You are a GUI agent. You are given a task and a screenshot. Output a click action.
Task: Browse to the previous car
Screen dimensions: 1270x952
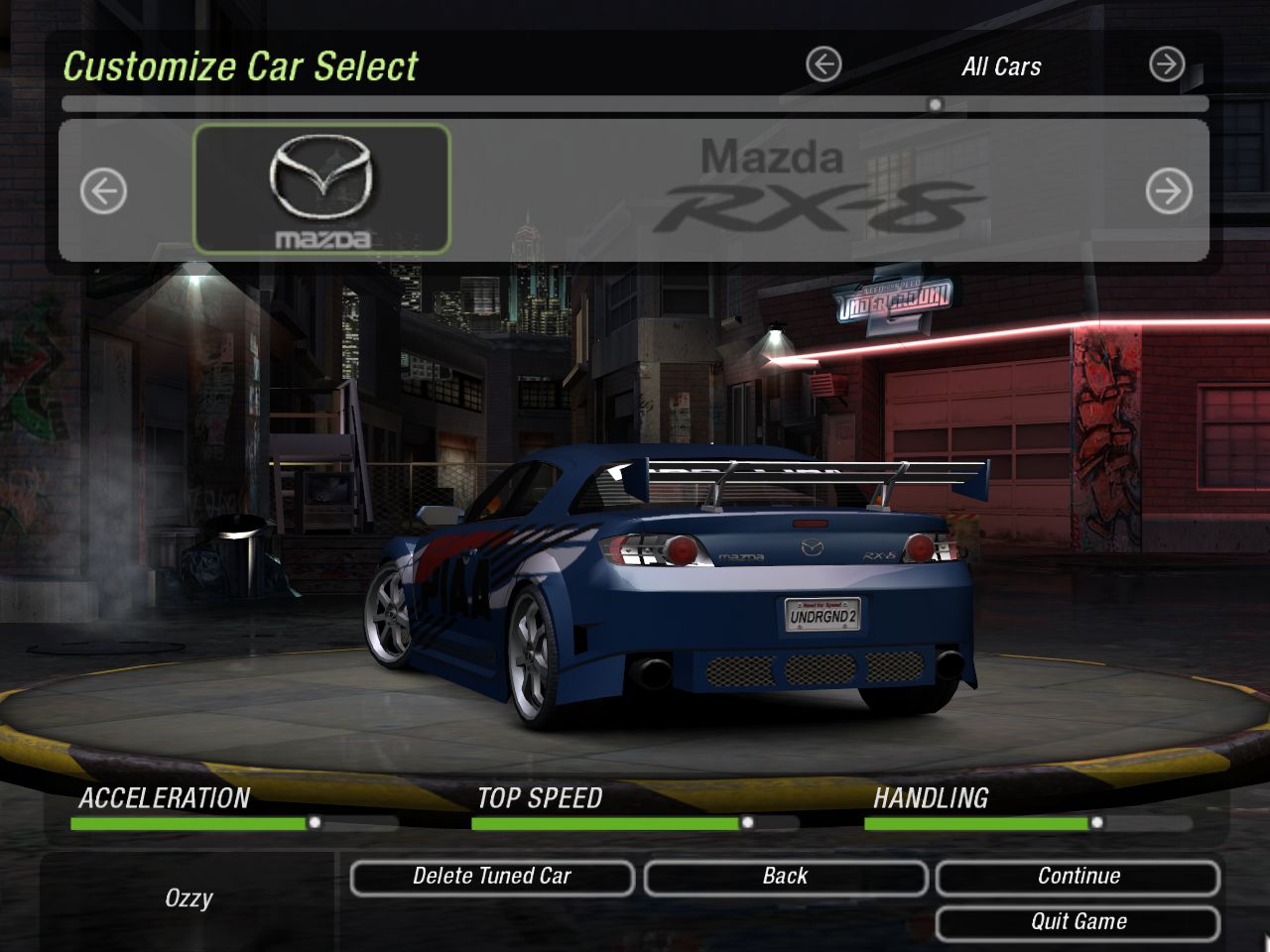pos(103,190)
